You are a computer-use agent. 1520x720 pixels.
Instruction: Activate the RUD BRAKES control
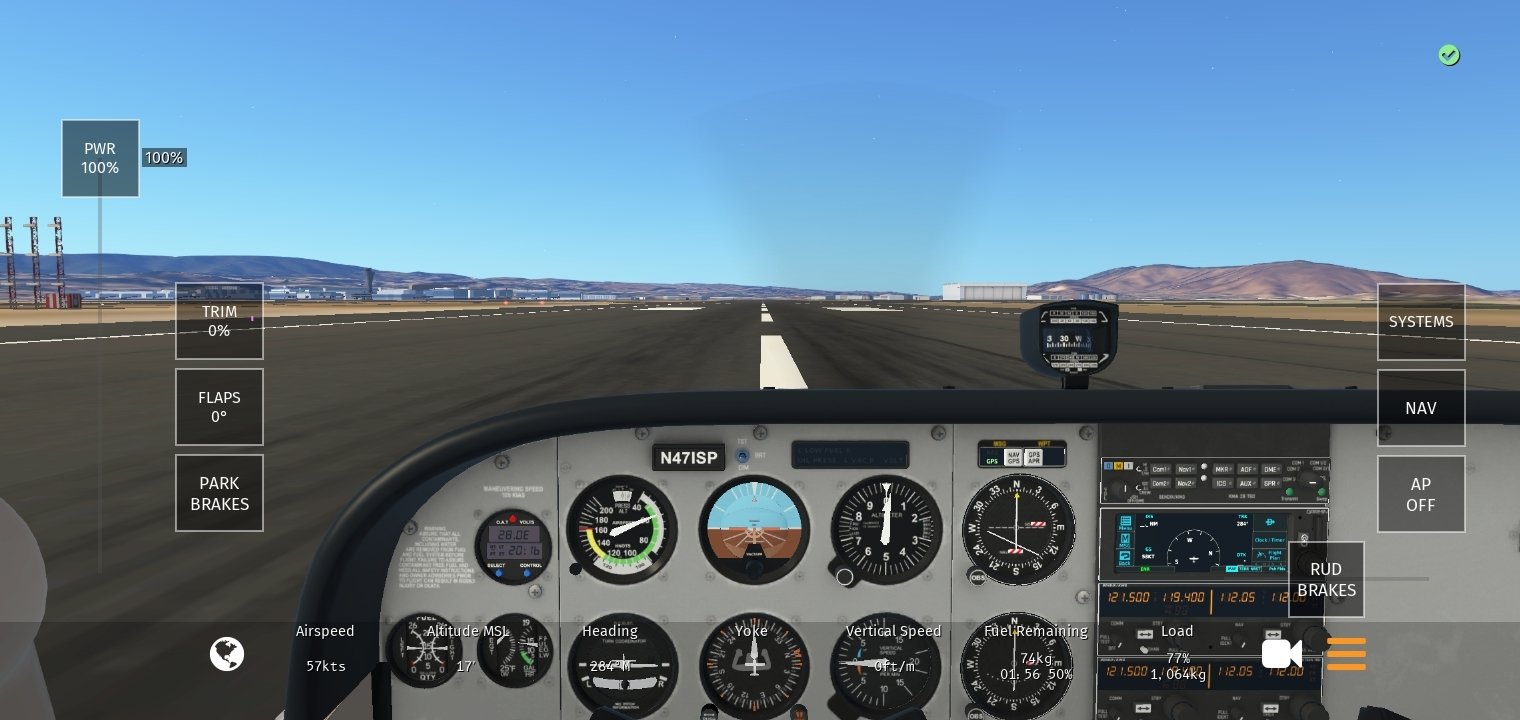coord(1326,580)
